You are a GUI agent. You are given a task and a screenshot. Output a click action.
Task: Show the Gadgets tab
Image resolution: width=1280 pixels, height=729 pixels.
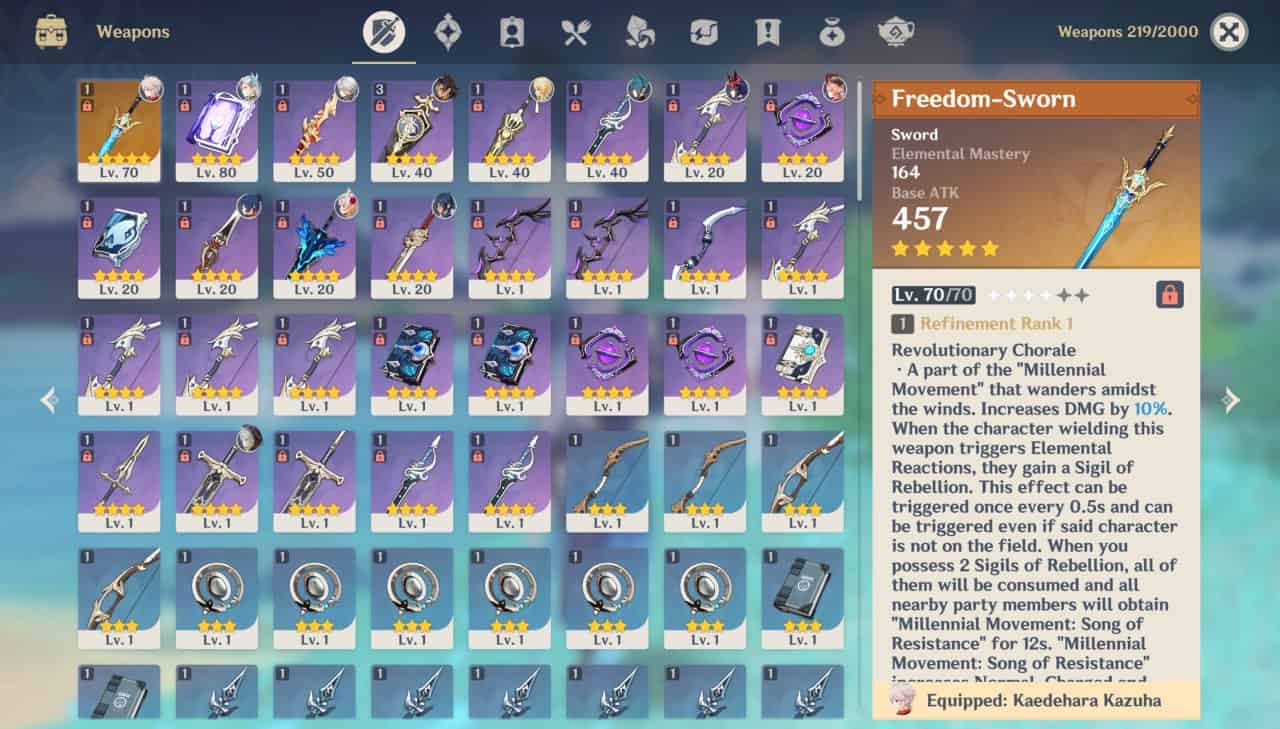703,32
